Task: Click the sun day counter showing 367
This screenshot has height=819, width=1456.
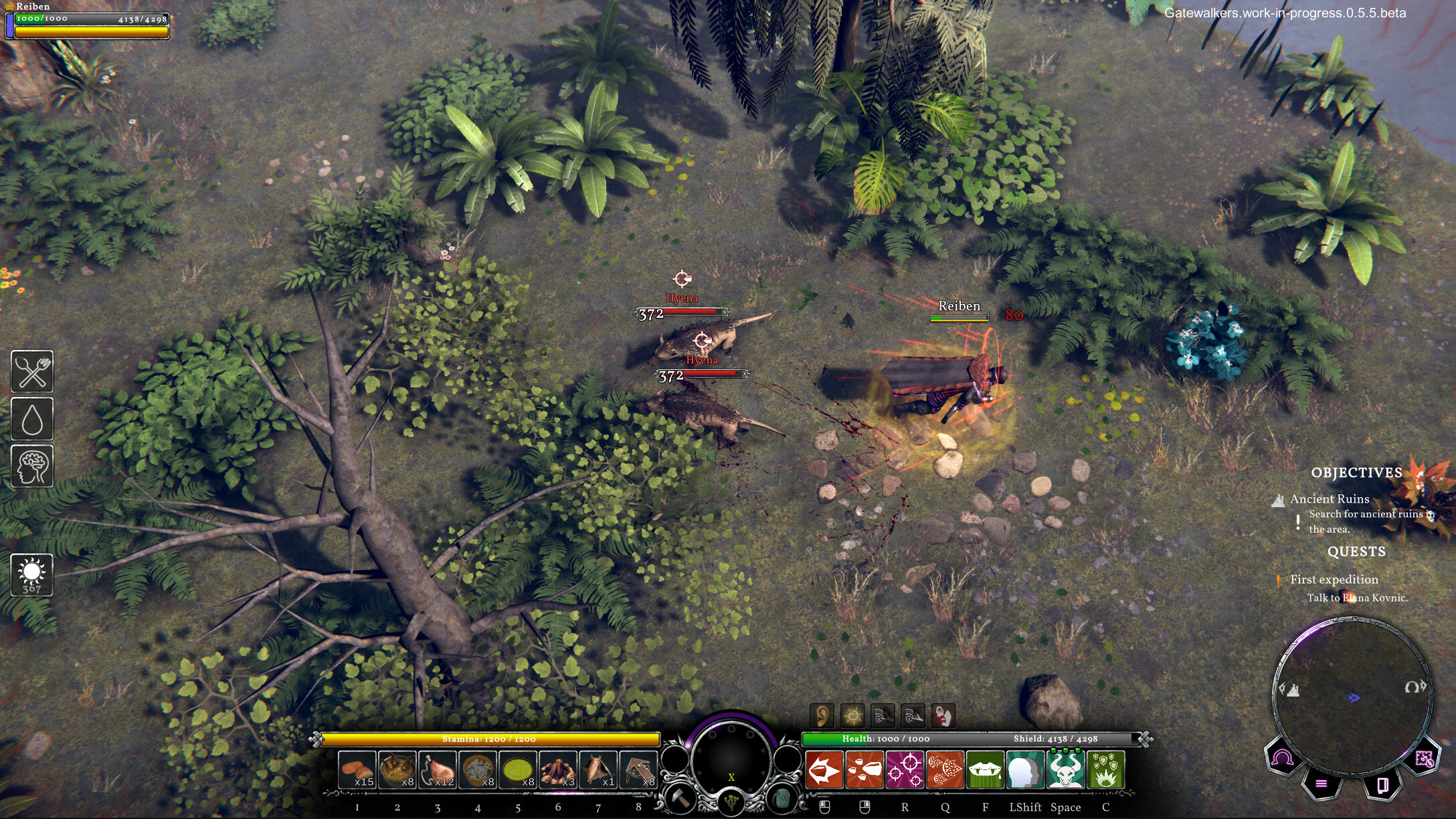Action: [x=31, y=574]
